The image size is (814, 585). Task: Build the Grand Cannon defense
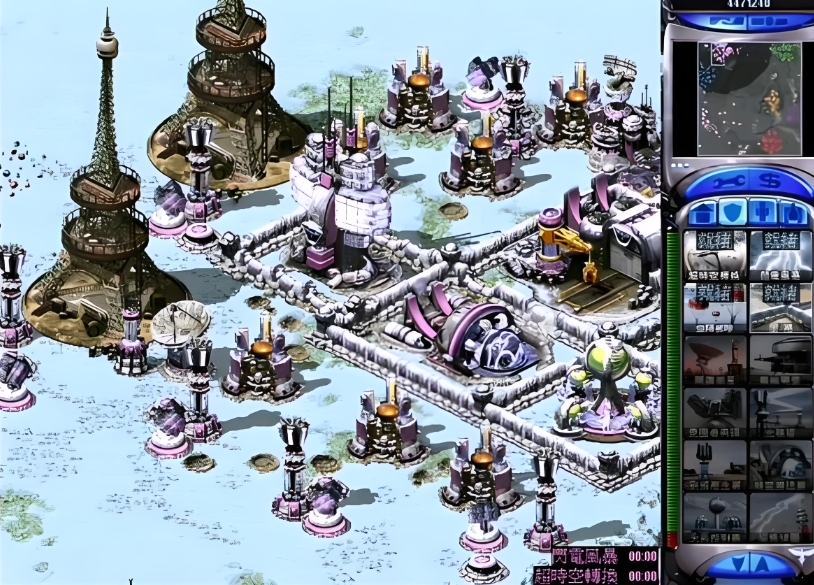[x=779, y=464]
